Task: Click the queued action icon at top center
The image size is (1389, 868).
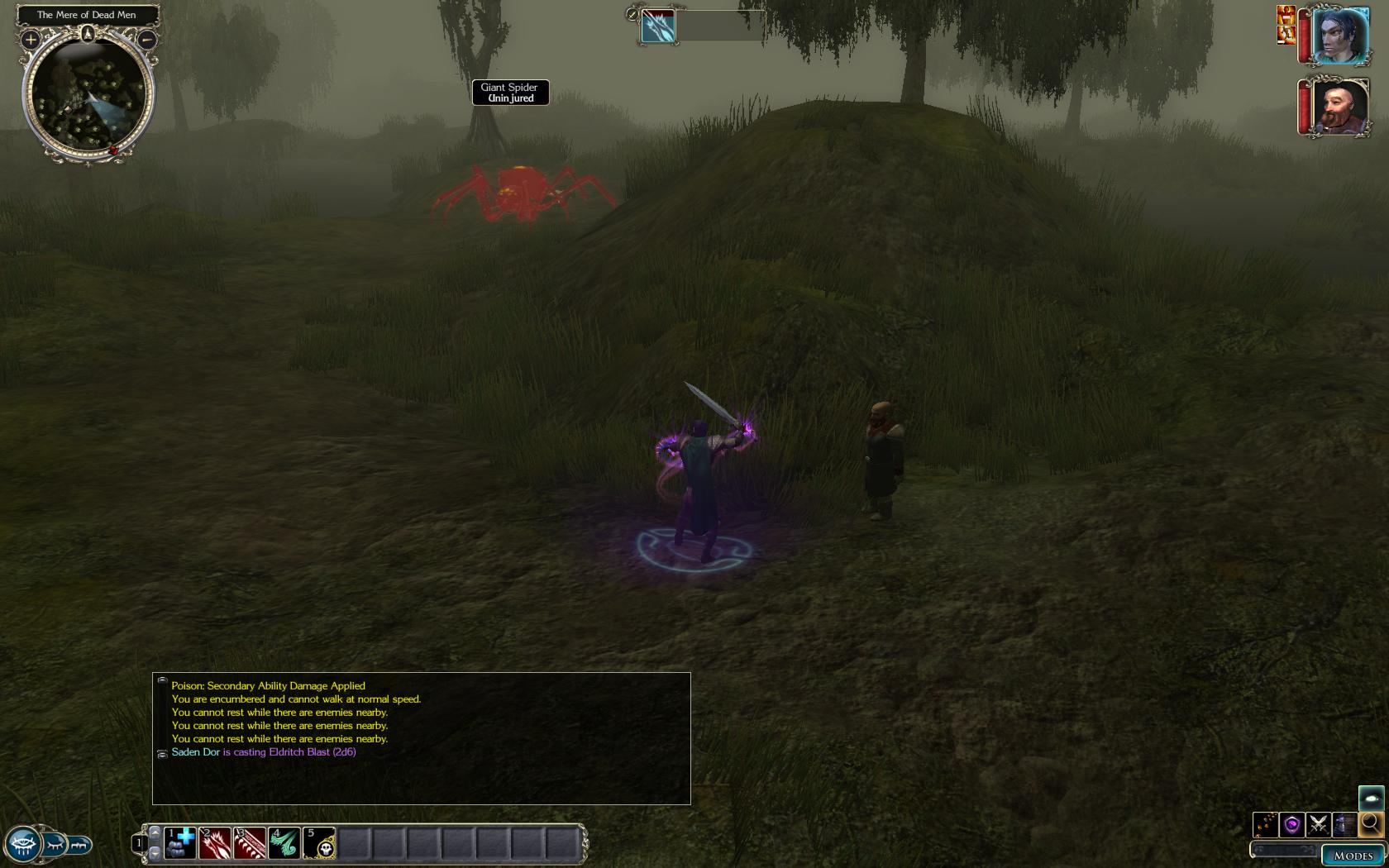Action: click(x=658, y=26)
